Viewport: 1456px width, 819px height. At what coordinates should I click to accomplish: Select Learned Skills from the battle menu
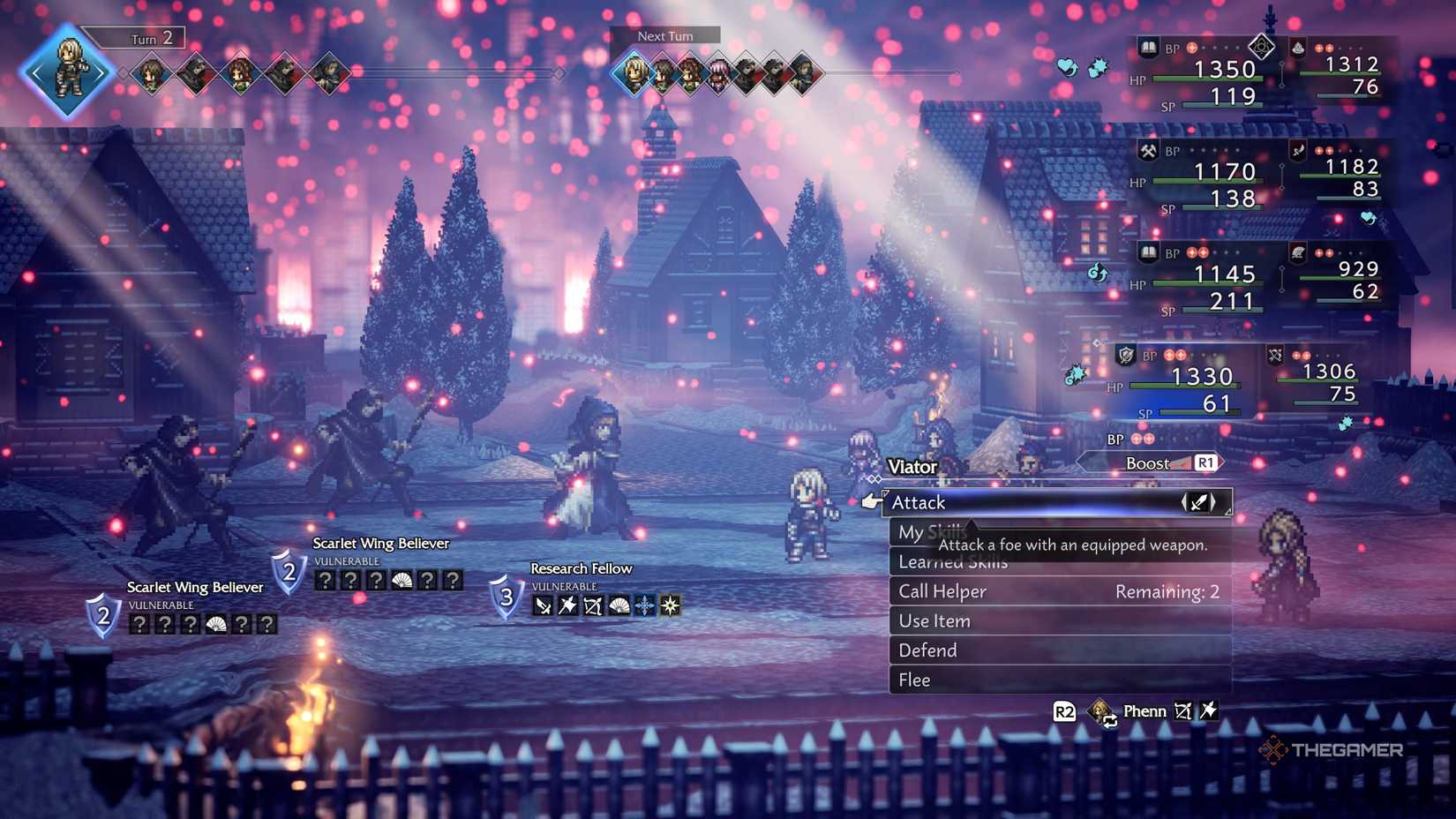[953, 561]
